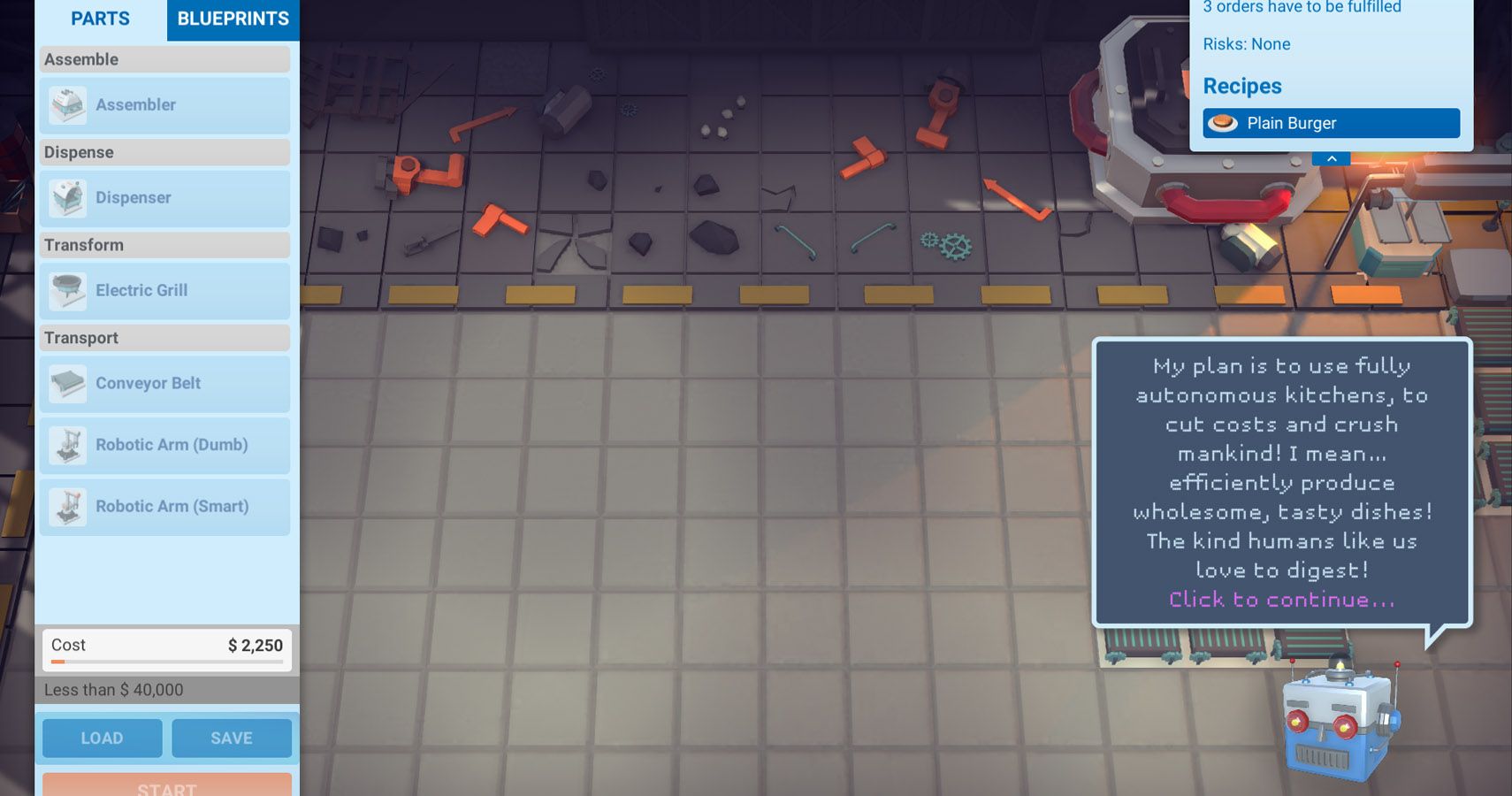Click to continue the robot's dialogue
The width and height of the screenshot is (1512, 796).
click(1281, 599)
